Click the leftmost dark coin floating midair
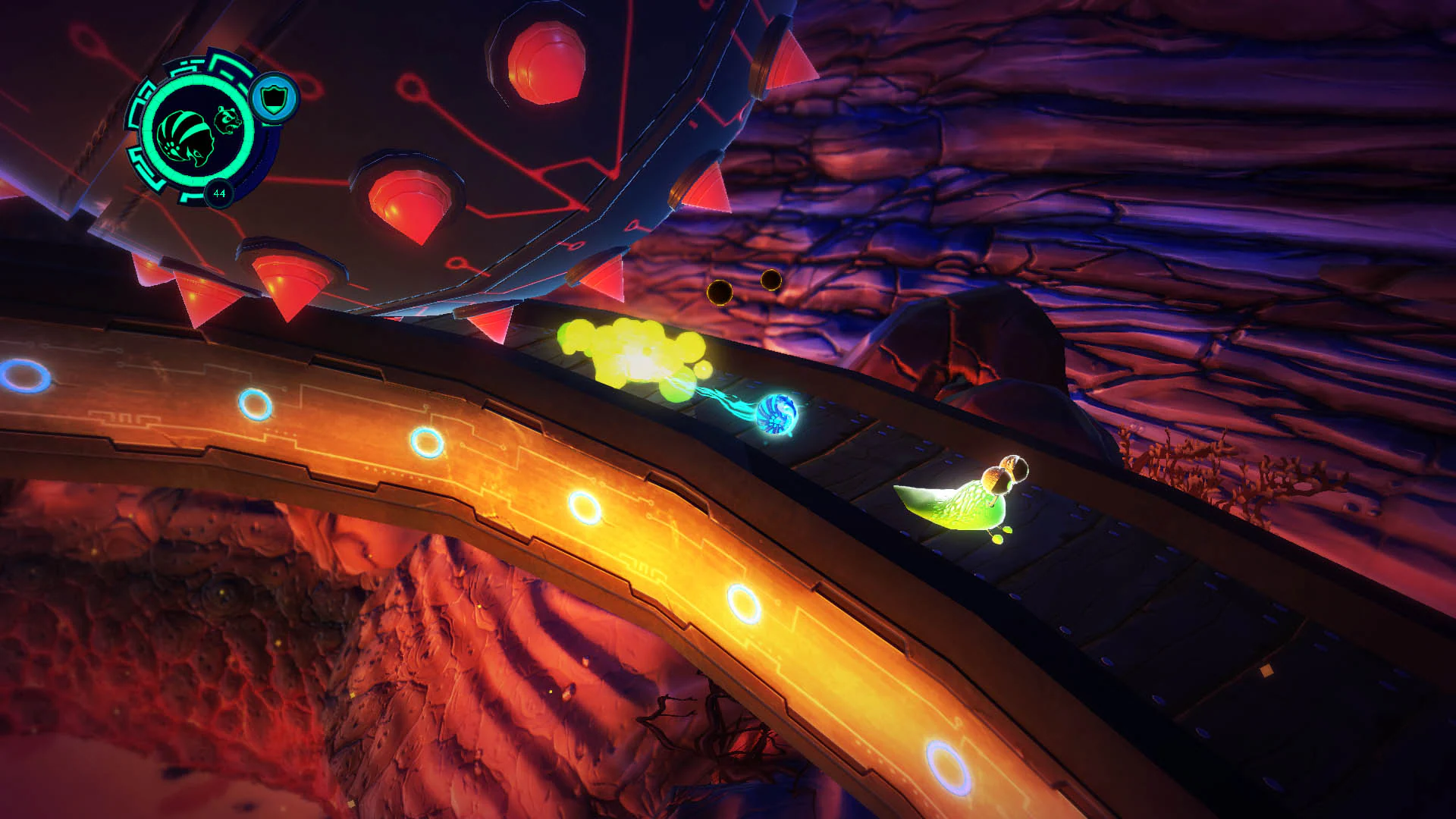This screenshot has height=819, width=1456. [x=719, y=292]
